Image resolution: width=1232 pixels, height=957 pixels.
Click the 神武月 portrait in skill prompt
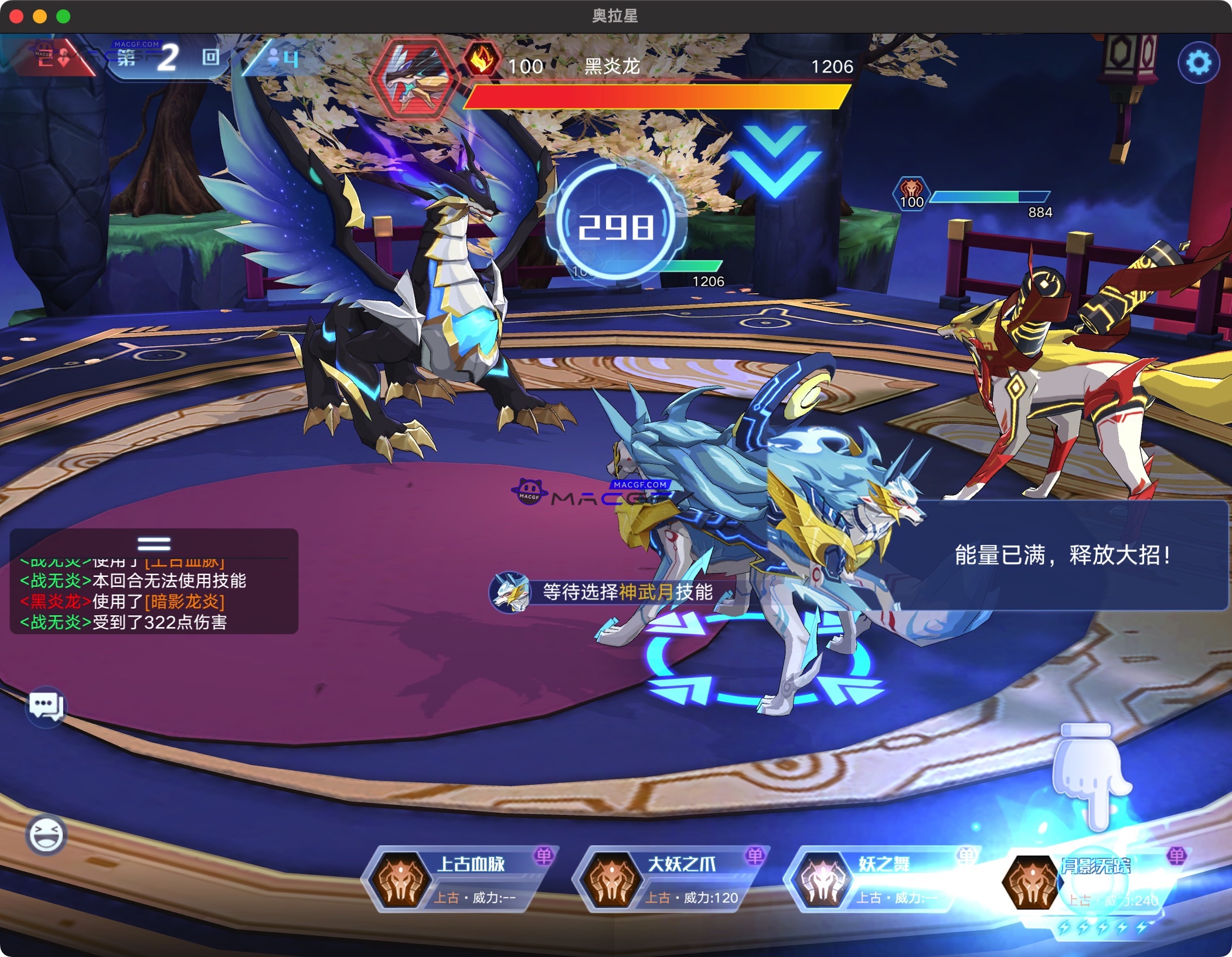pyautogui.click(x=511, y=592)
